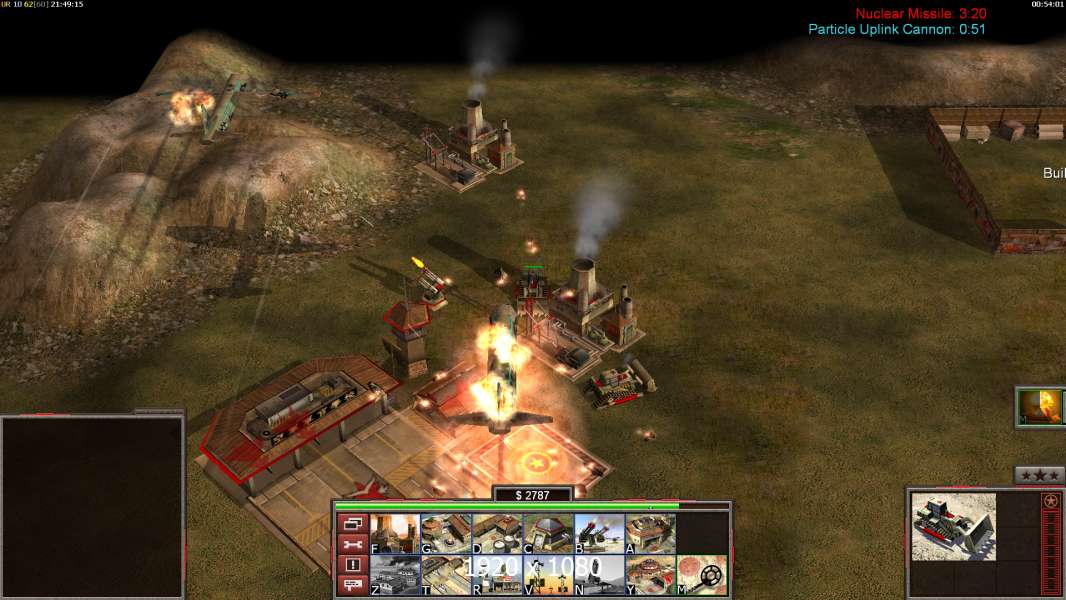
Task: Choose the Barracks build icon (D)
Action: pyautogui.click(x=497, y=534)
